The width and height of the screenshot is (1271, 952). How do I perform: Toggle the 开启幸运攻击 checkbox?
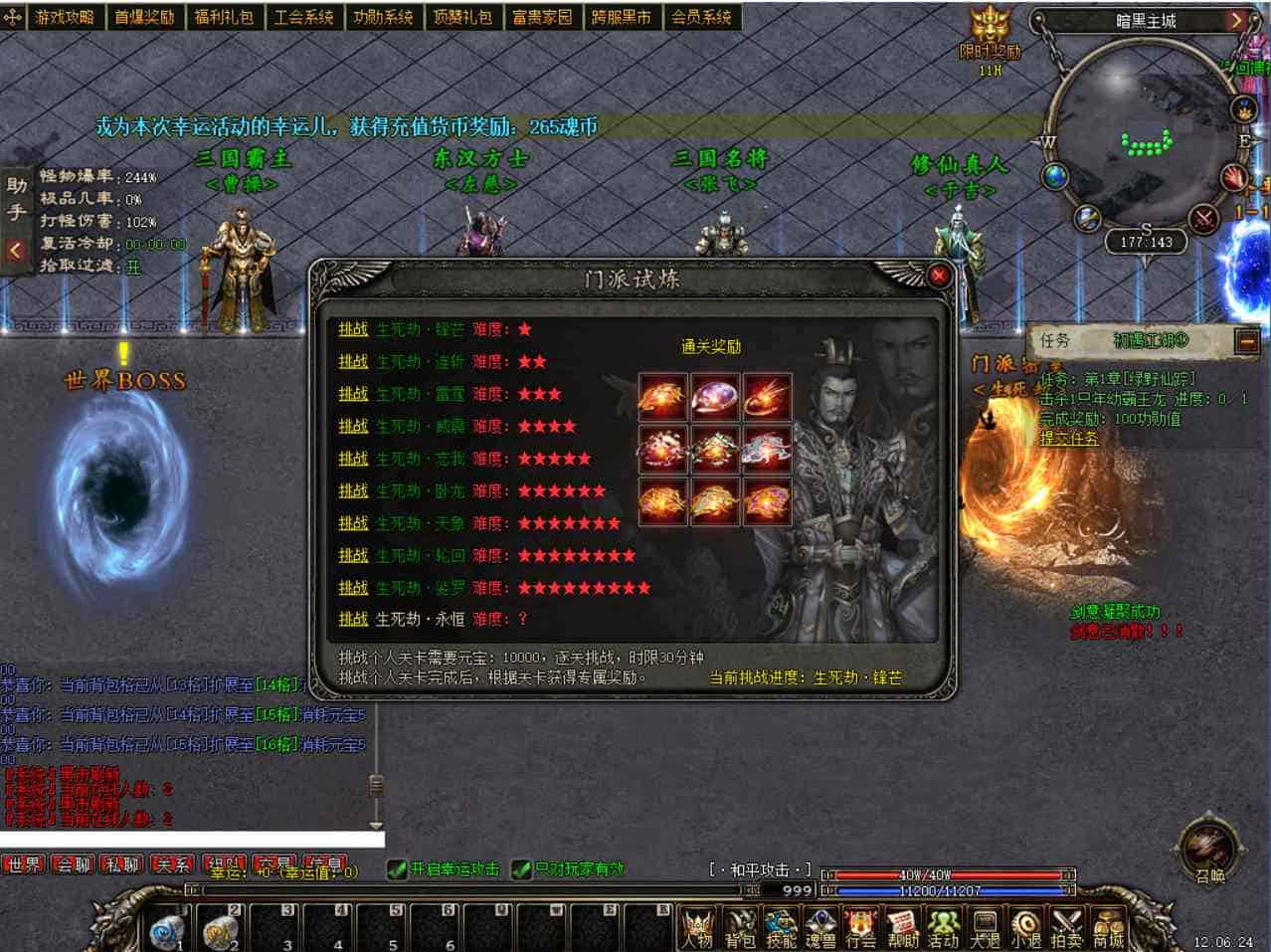pyautogui.click(x=397, y=869)
